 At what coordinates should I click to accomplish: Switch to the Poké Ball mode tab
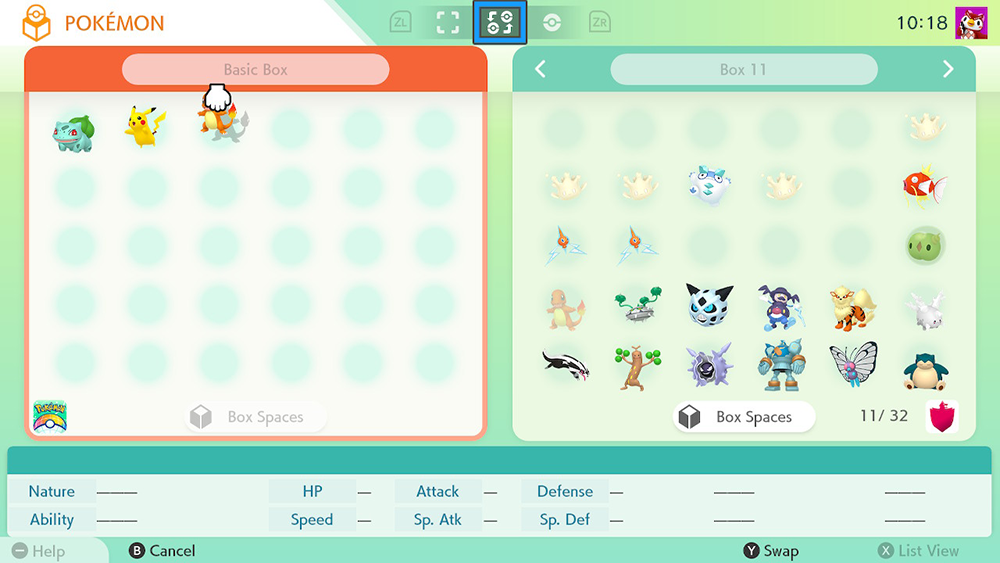click(552, 22)
